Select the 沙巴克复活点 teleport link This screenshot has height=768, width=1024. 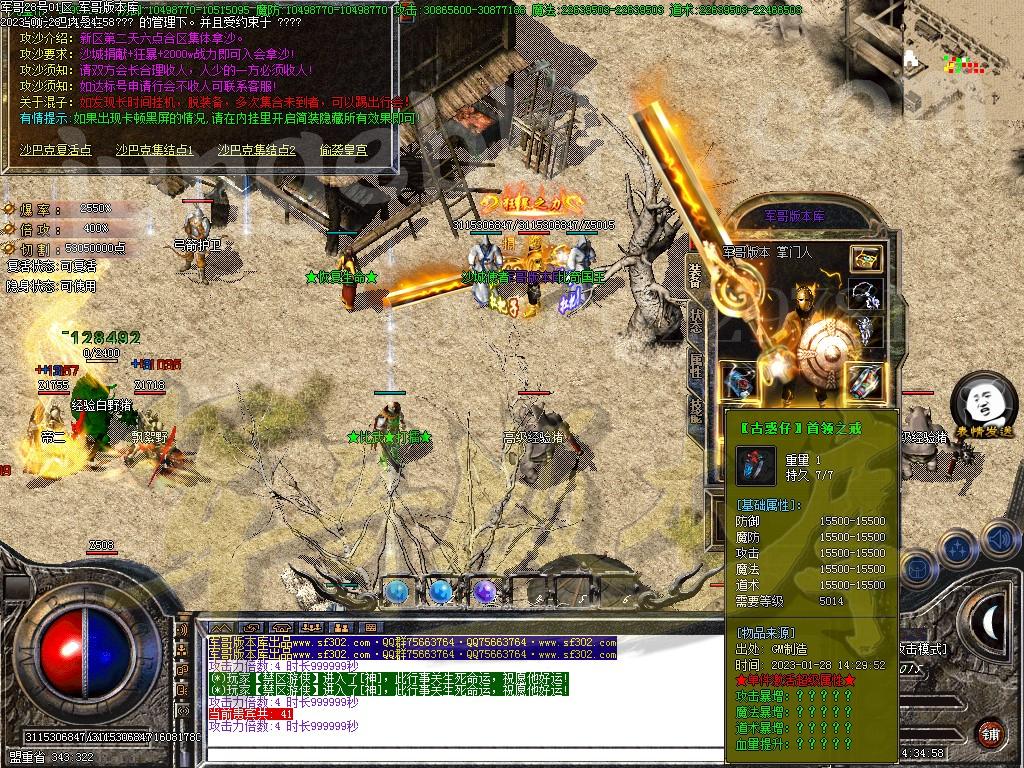point(55,150)
